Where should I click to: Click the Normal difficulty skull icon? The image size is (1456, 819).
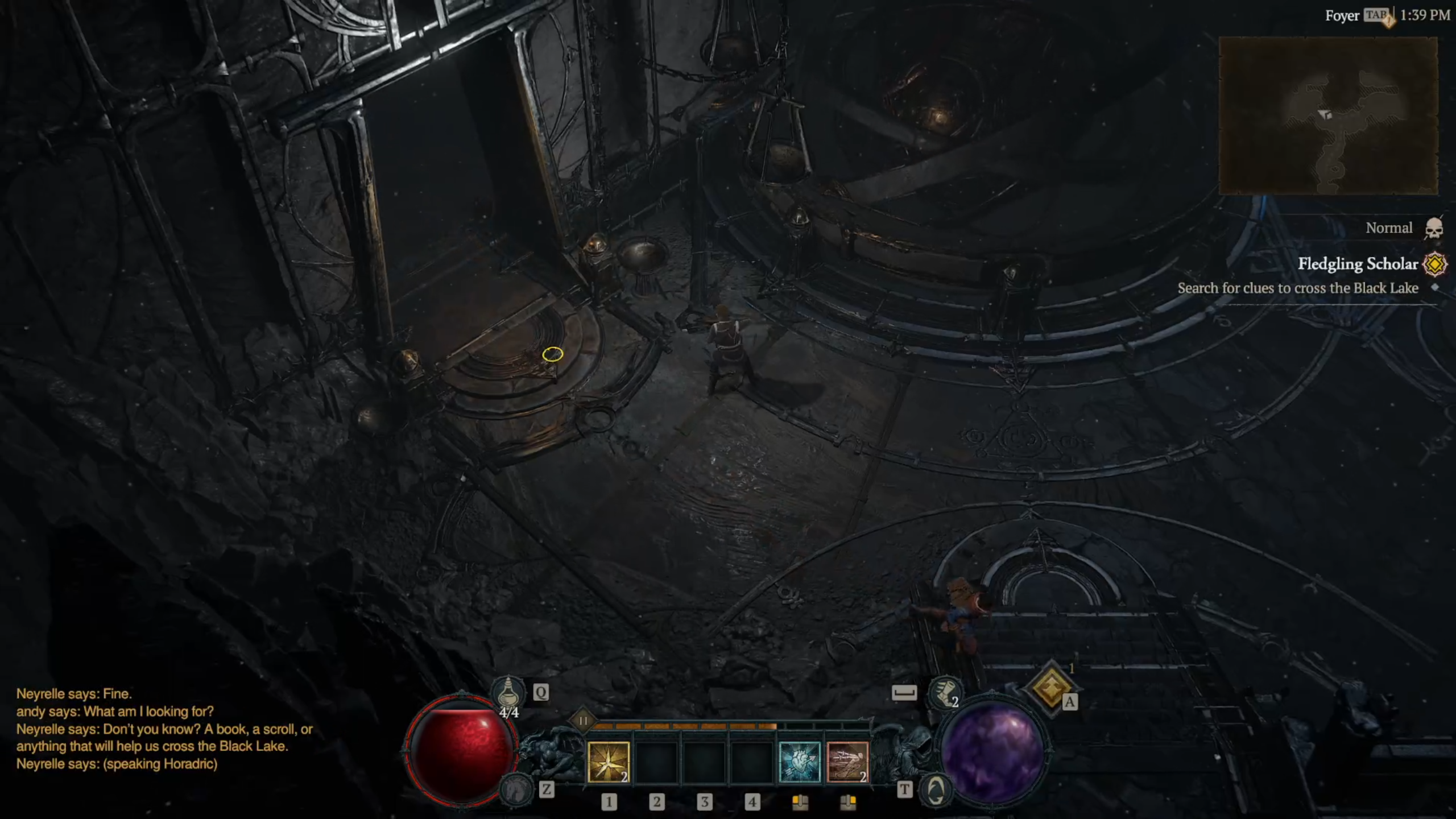click(x=1434, y=229)
